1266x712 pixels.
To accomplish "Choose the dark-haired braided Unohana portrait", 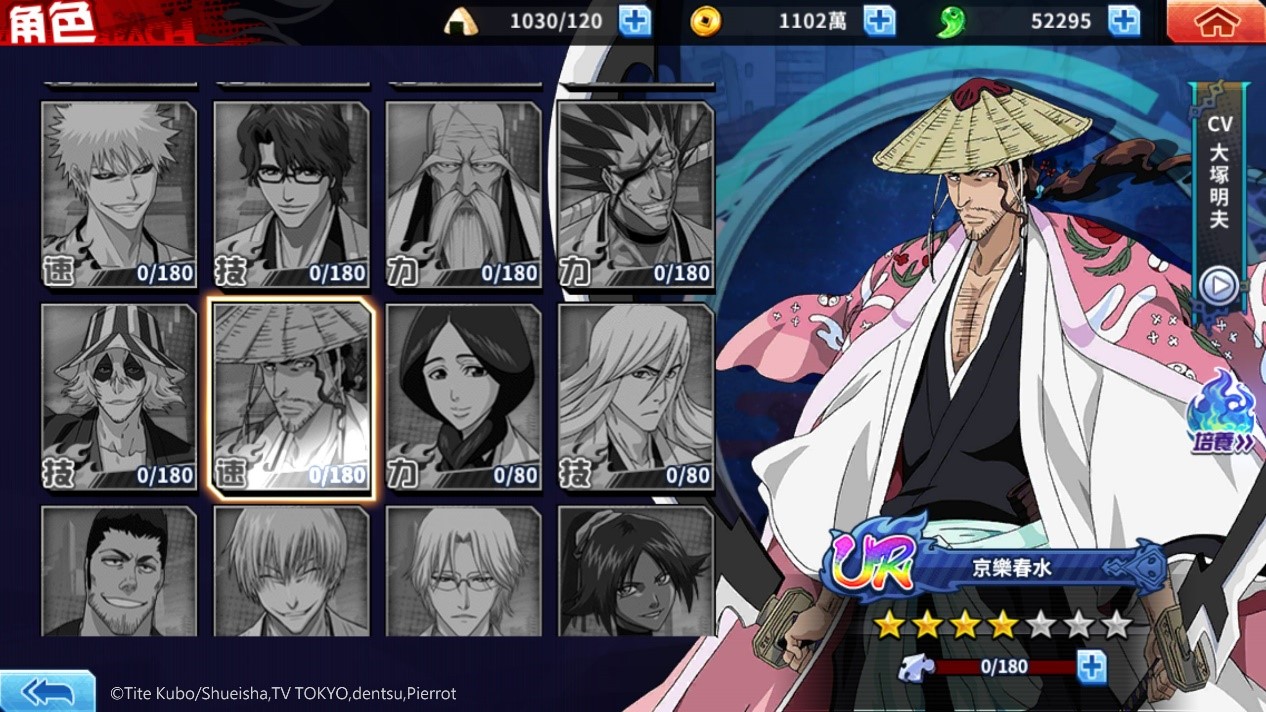I will pyautogui.click(x=463, y=397).
